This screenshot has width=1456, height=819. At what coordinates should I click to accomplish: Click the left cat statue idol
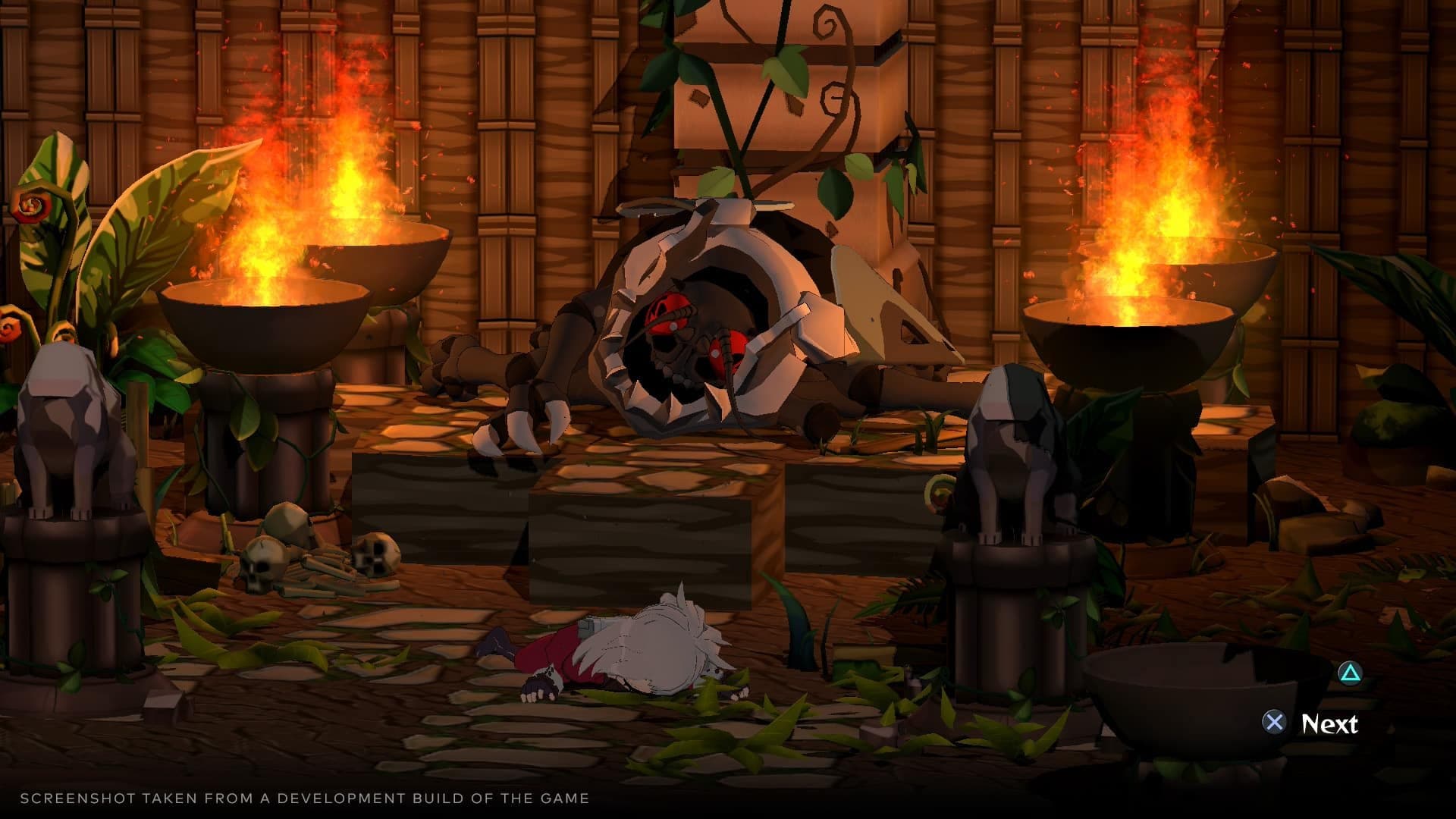(72, 425)
